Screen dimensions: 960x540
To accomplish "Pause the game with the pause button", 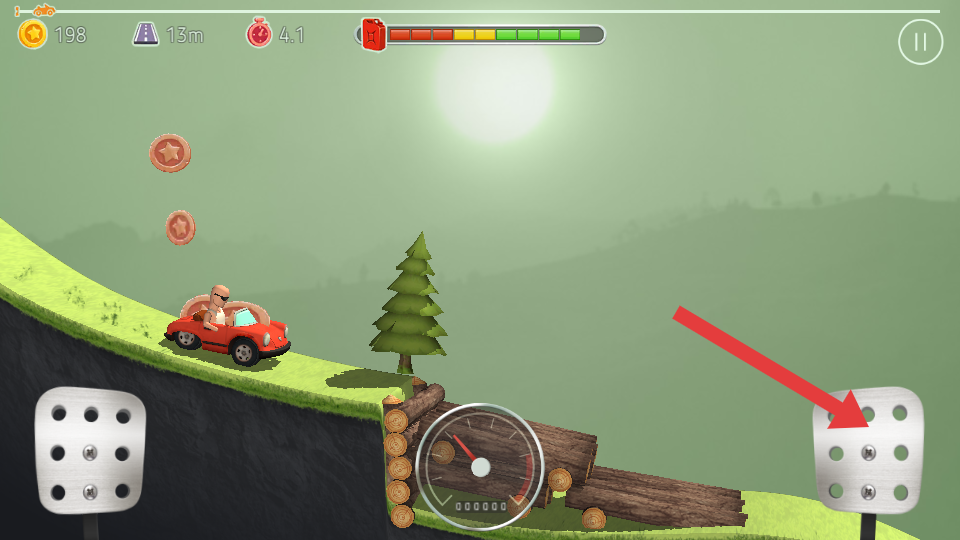I will 920,42.
